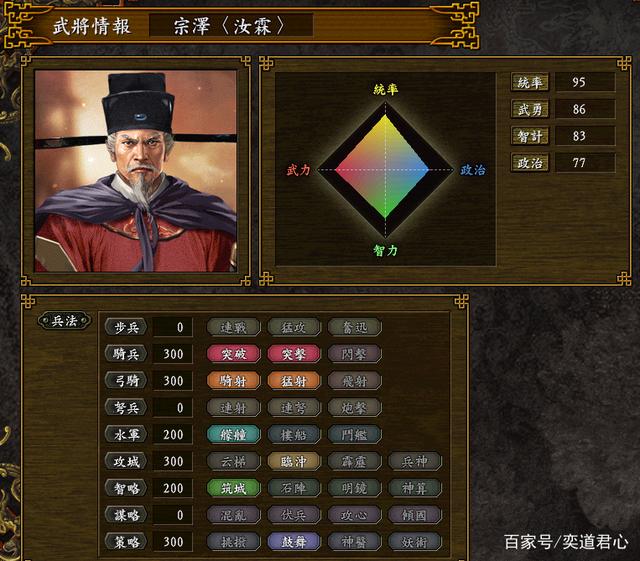This screenshot has width=640, height=561.
Task: Click the 政治 politics stat label
Action: [530, 162]
